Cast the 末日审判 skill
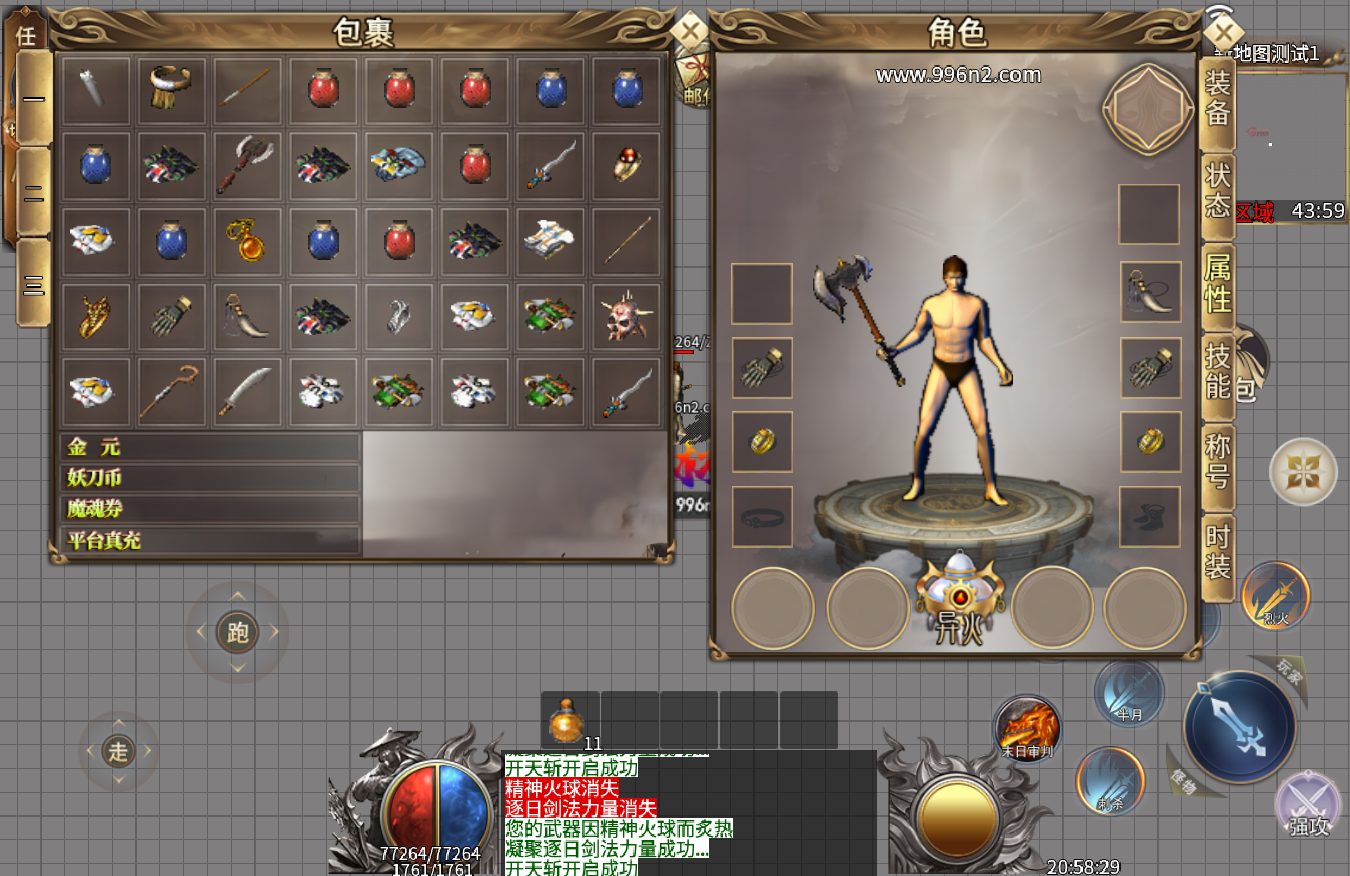Screen dimensions: 1350x876 [1027, 729]
